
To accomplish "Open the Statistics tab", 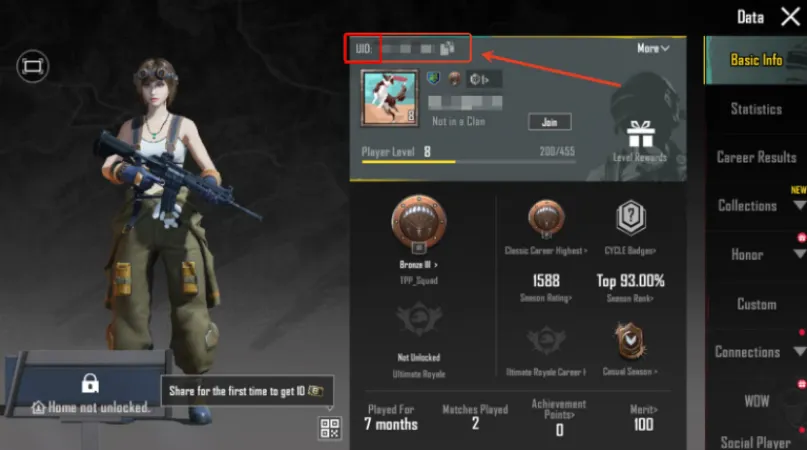I will click(756, 109).
